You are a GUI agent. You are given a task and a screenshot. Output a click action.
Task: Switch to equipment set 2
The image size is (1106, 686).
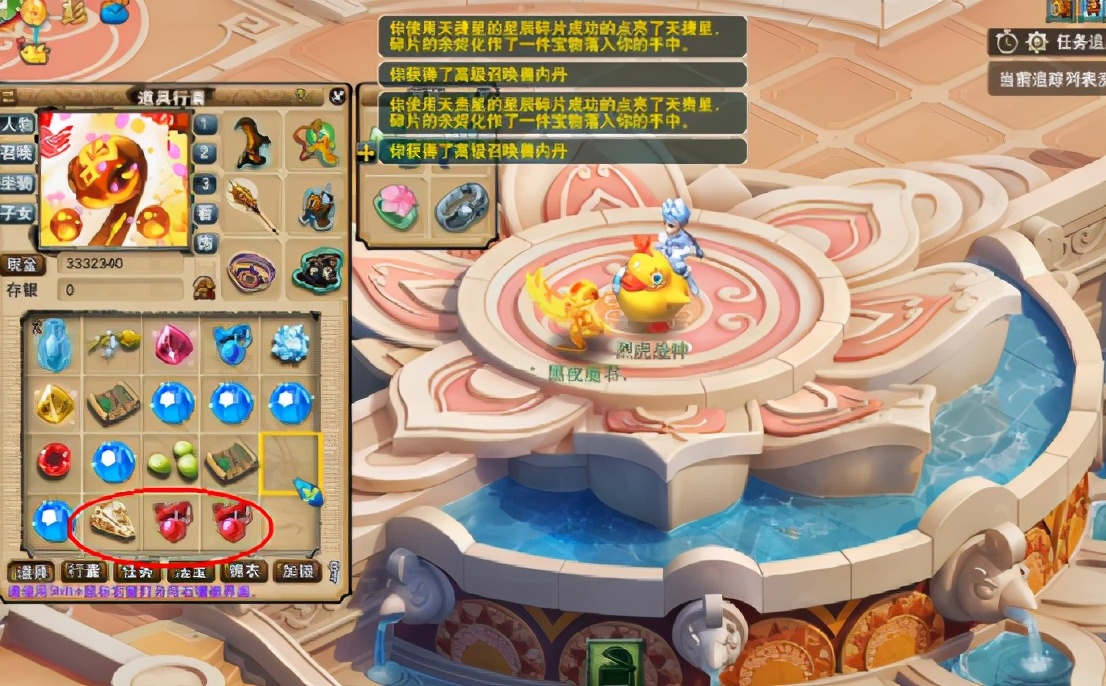click(205, 153)
